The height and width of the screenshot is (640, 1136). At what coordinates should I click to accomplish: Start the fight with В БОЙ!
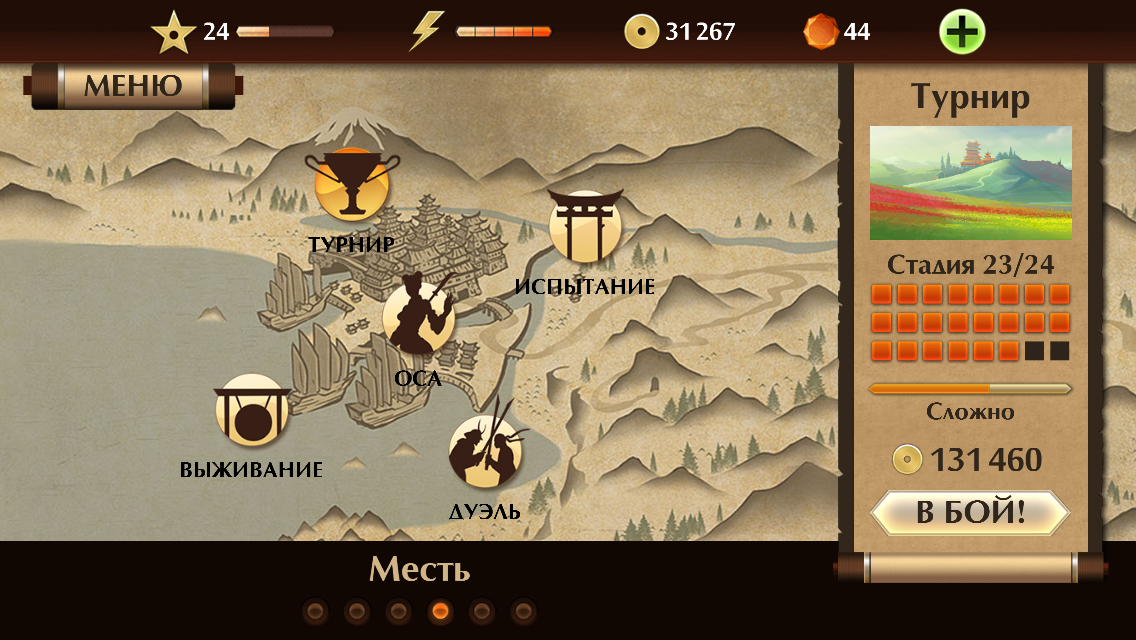[970, 513]
